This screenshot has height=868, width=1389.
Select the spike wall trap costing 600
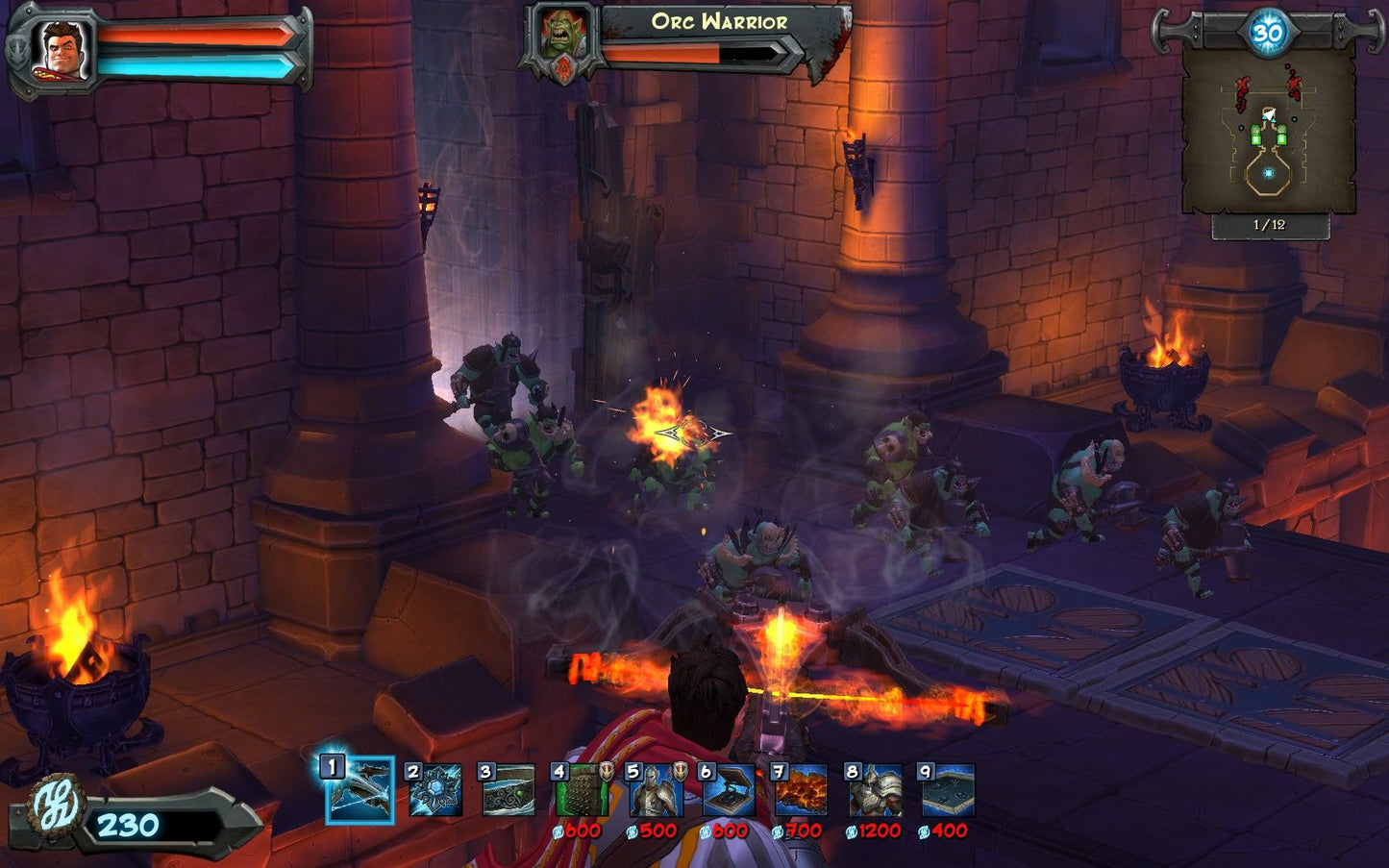tap(581, 790)
